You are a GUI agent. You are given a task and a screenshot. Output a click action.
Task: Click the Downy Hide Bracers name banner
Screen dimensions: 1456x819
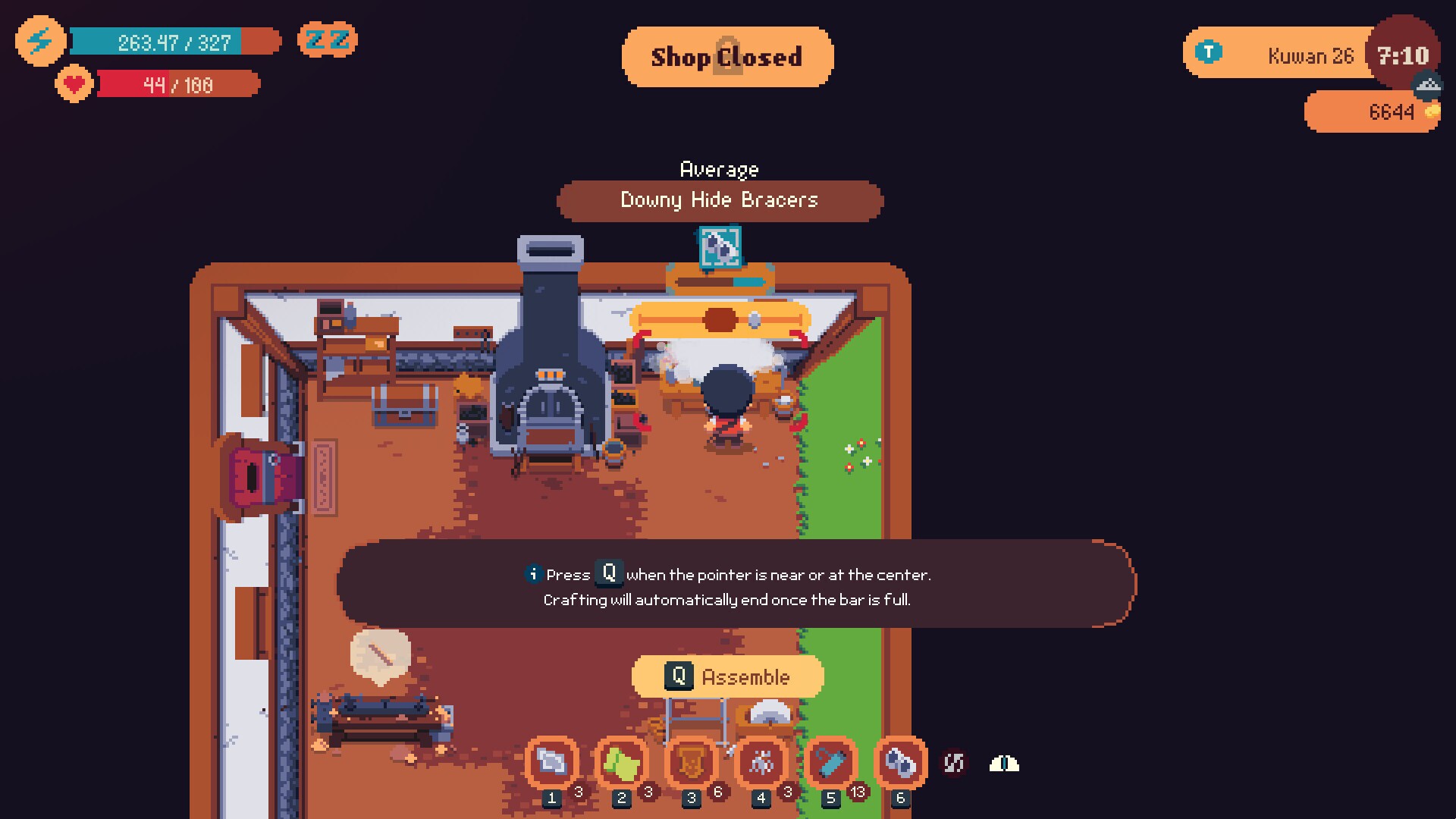[719, 200]
